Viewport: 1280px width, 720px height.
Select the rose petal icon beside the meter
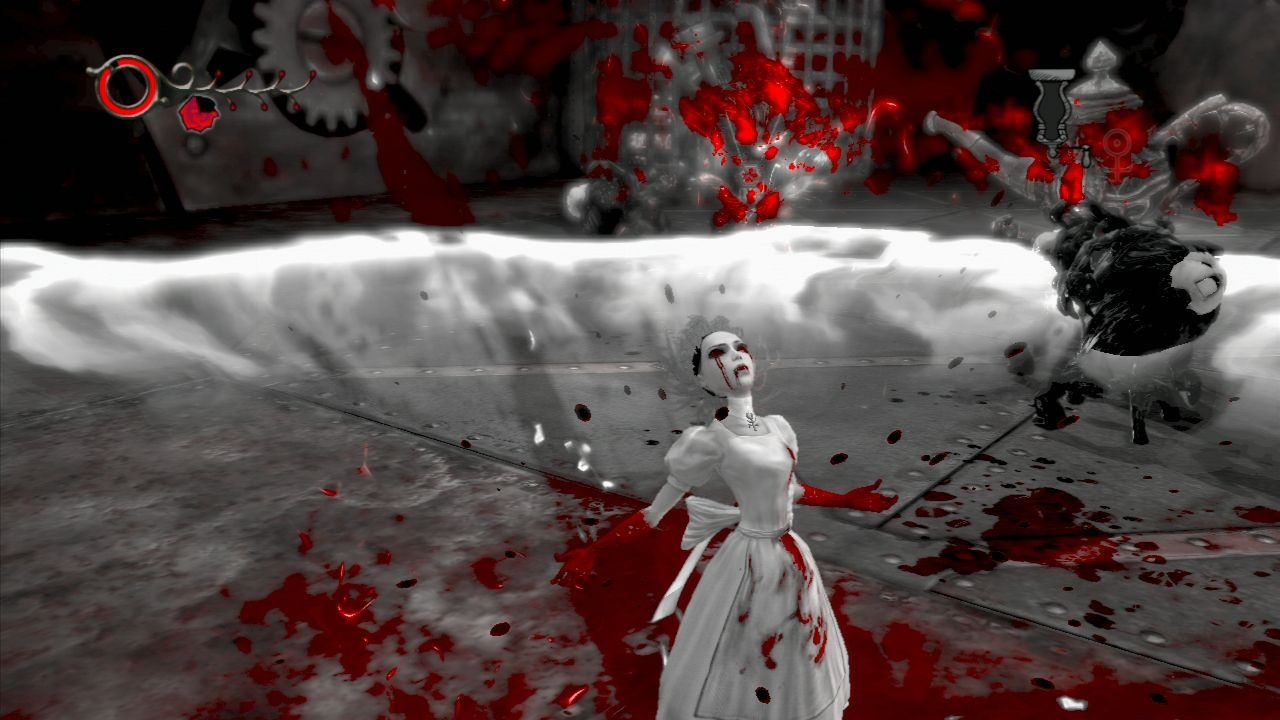click(198, 113)
